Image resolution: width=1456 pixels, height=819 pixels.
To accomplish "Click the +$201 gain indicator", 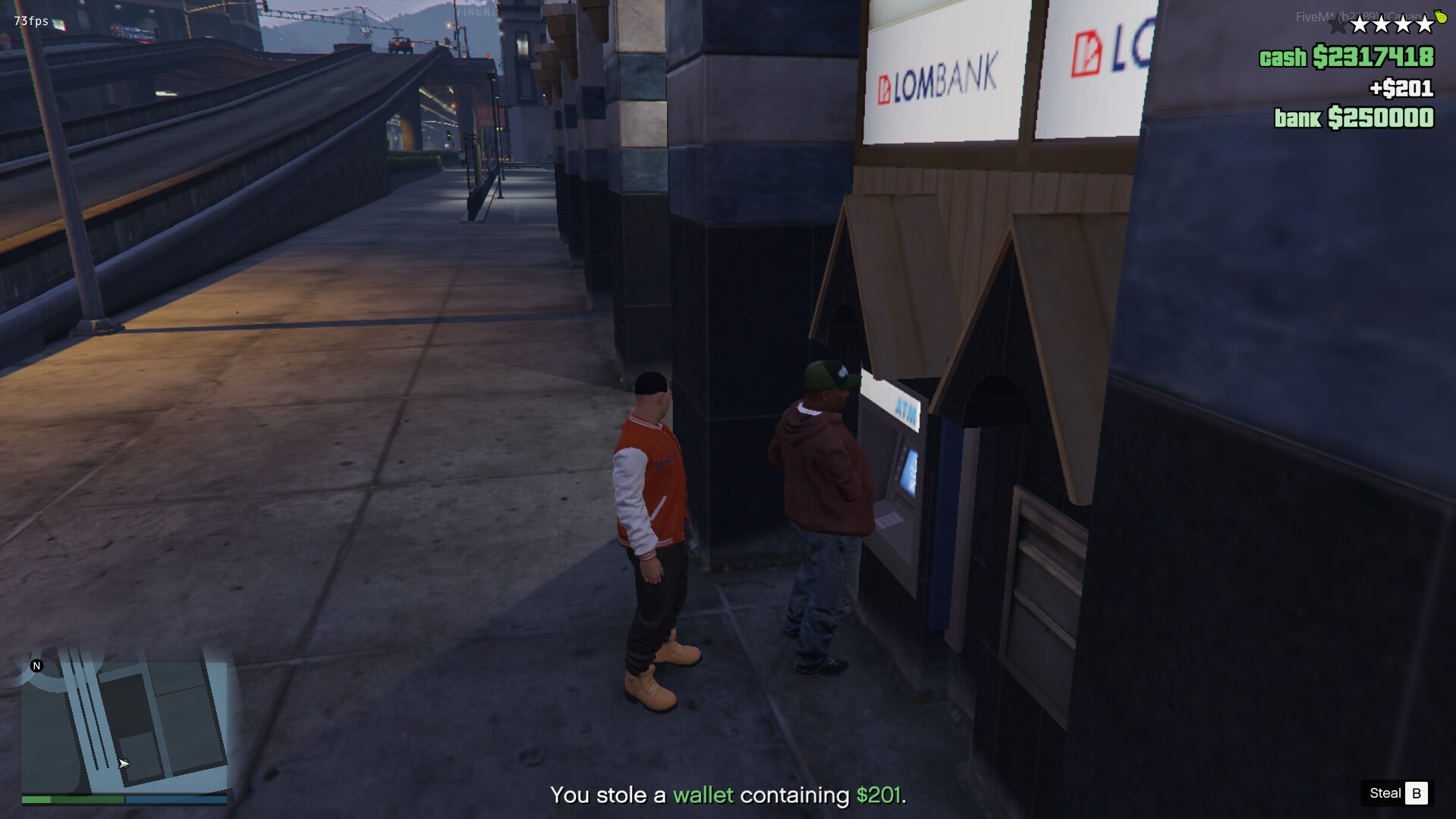I will (x=1404, y=88).
